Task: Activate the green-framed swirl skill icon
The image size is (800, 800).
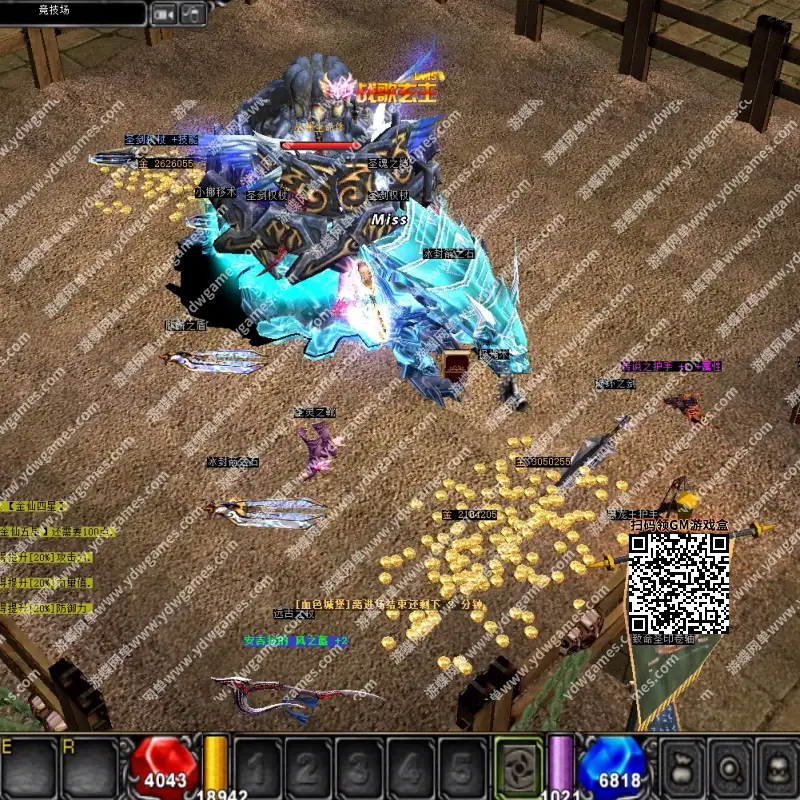Action: click(520, 768)
